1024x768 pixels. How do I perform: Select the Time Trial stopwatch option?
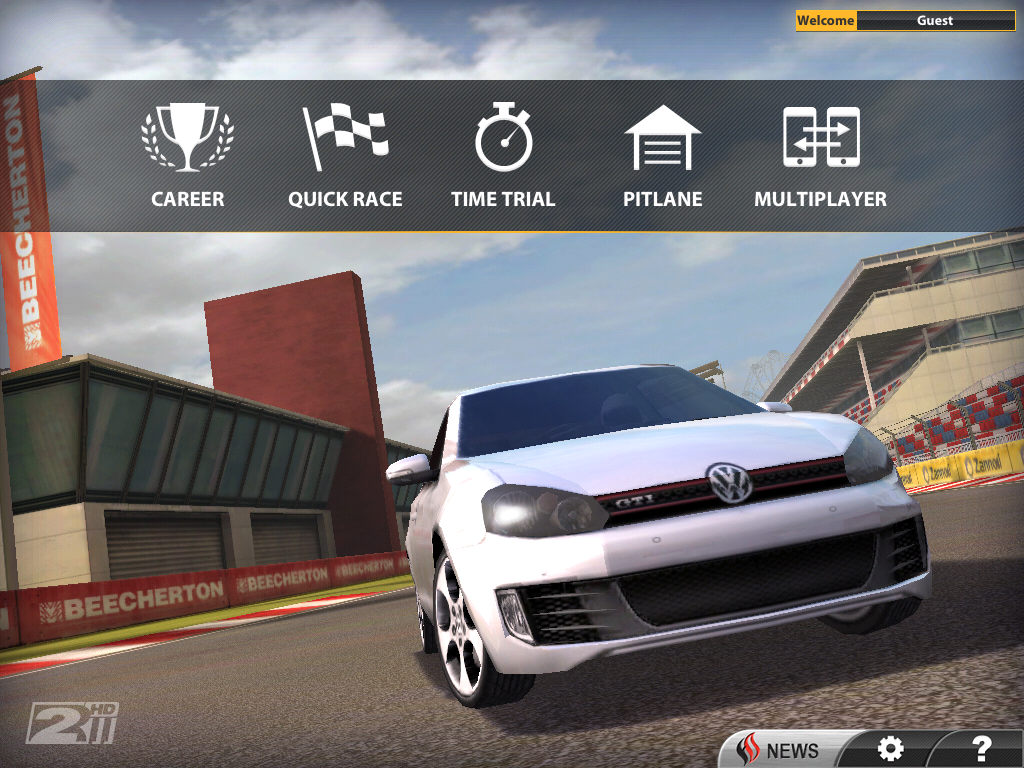tap(503, 156)
